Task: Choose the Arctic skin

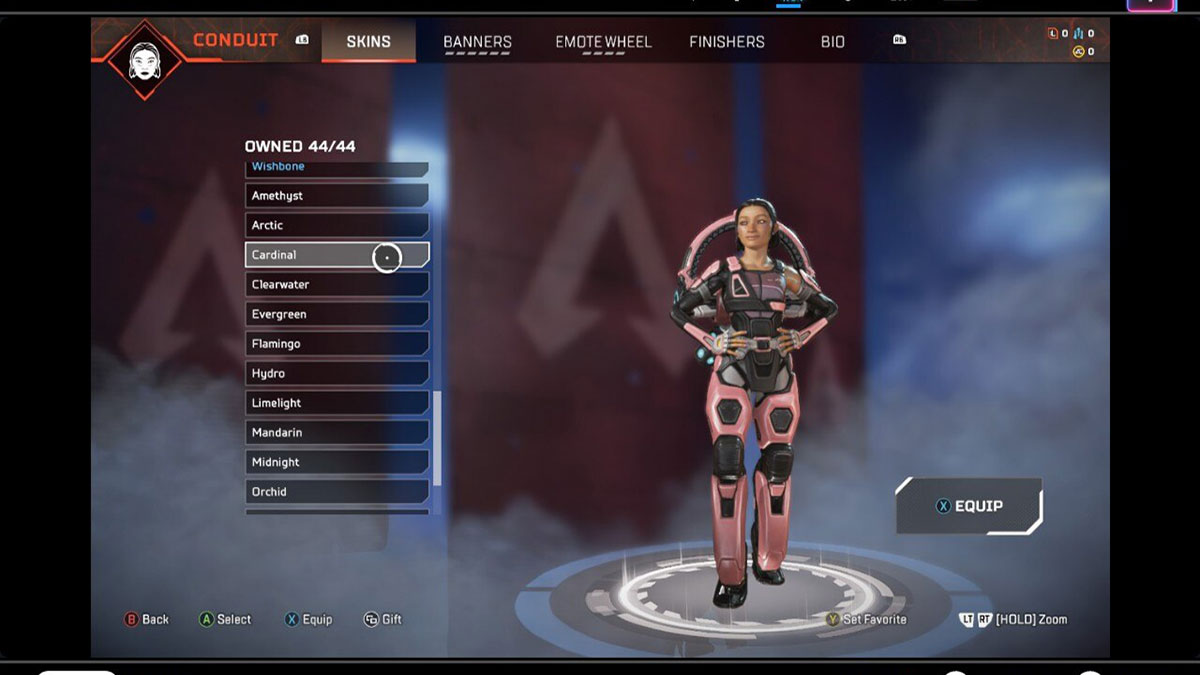Action: pos(336,225)
